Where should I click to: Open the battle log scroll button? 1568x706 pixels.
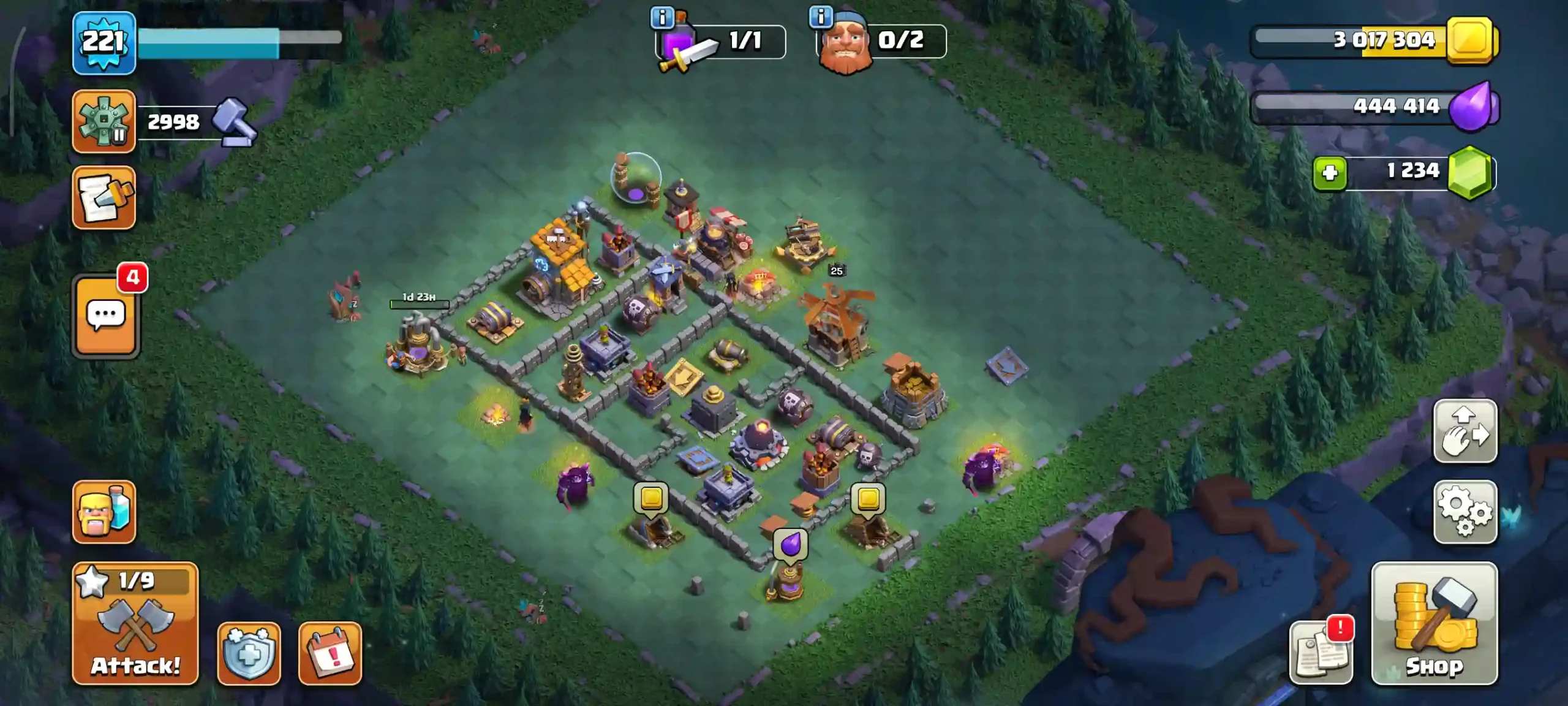tap(104, 198)
